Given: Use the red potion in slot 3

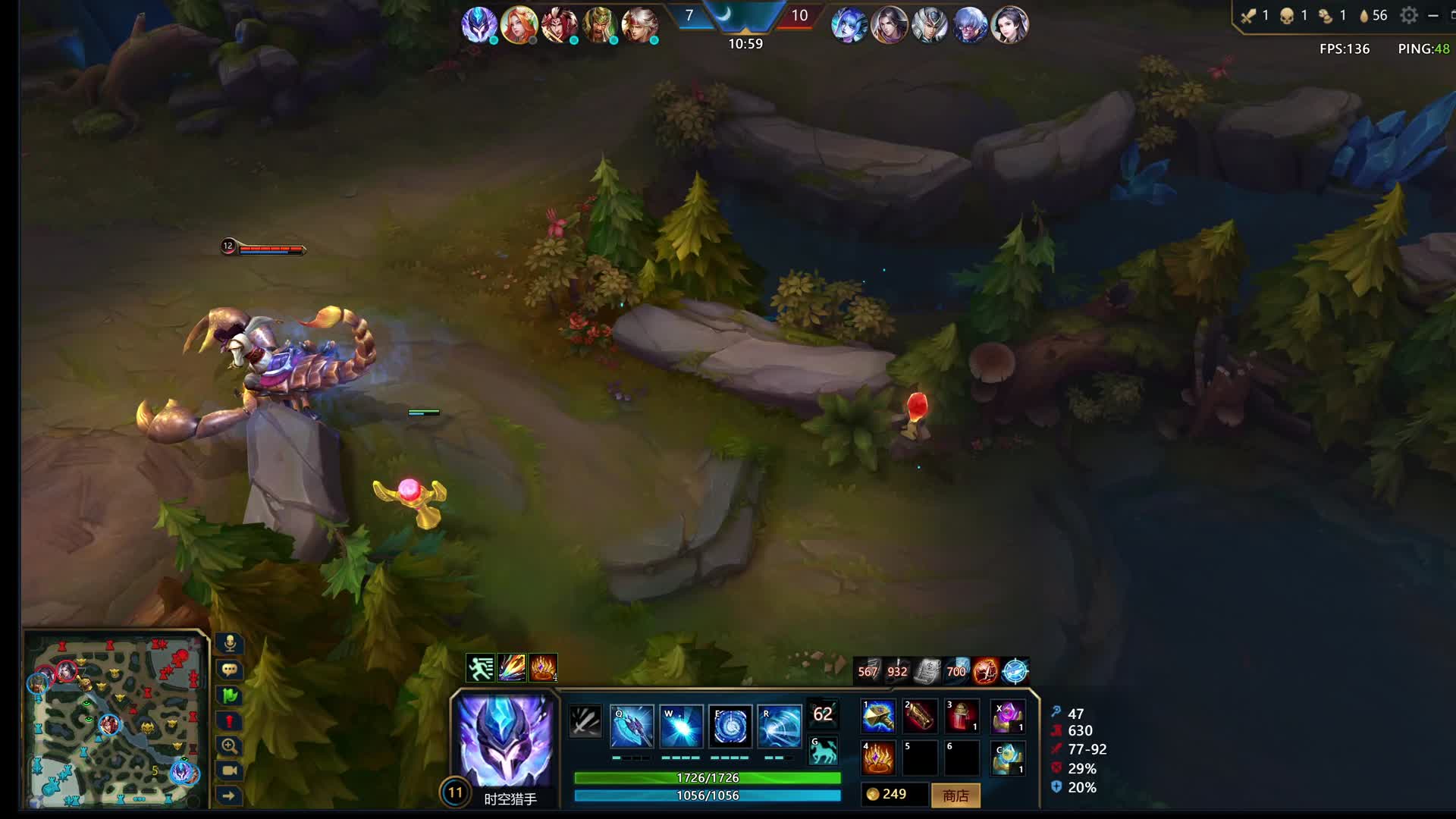Looking at the screenshot, I should pos(962,717).
